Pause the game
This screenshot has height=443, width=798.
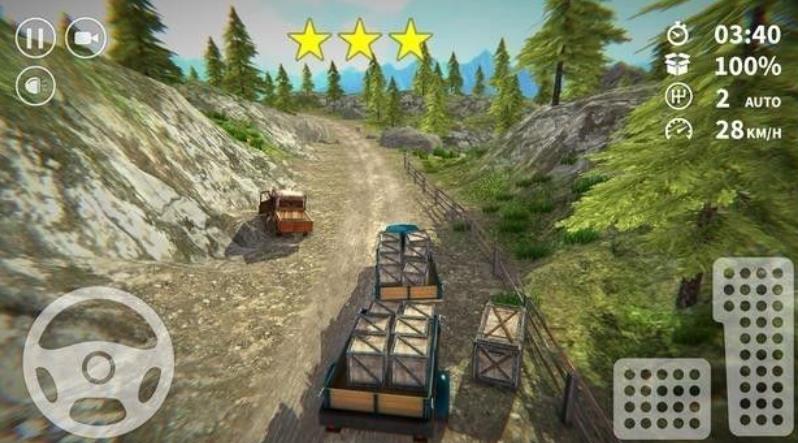tap(35, 38)
